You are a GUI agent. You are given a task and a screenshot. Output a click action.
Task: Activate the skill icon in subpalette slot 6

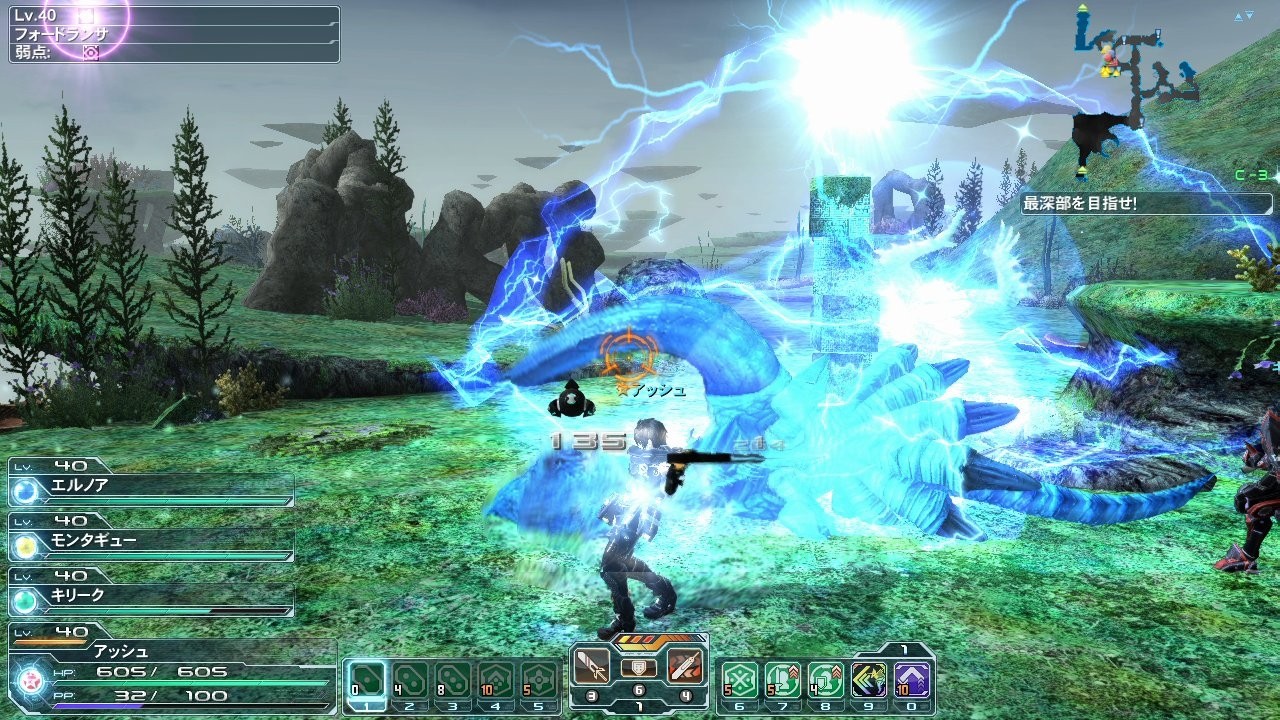click(x=742, y=678)
